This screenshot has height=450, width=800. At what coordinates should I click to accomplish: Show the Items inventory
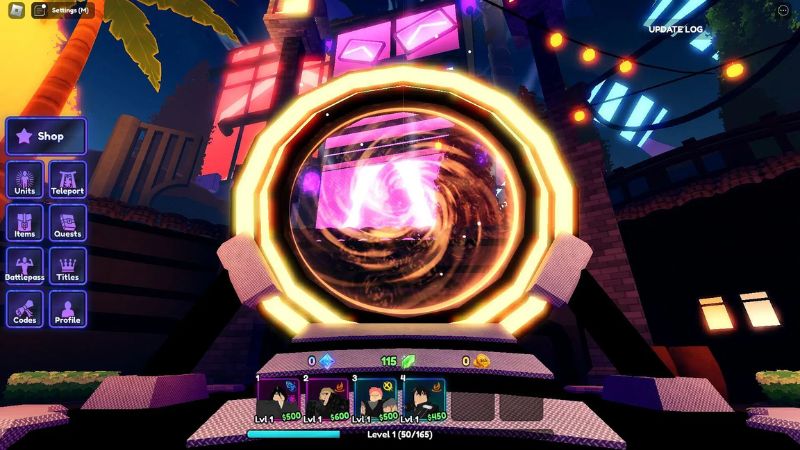click(x=25, y=223)
